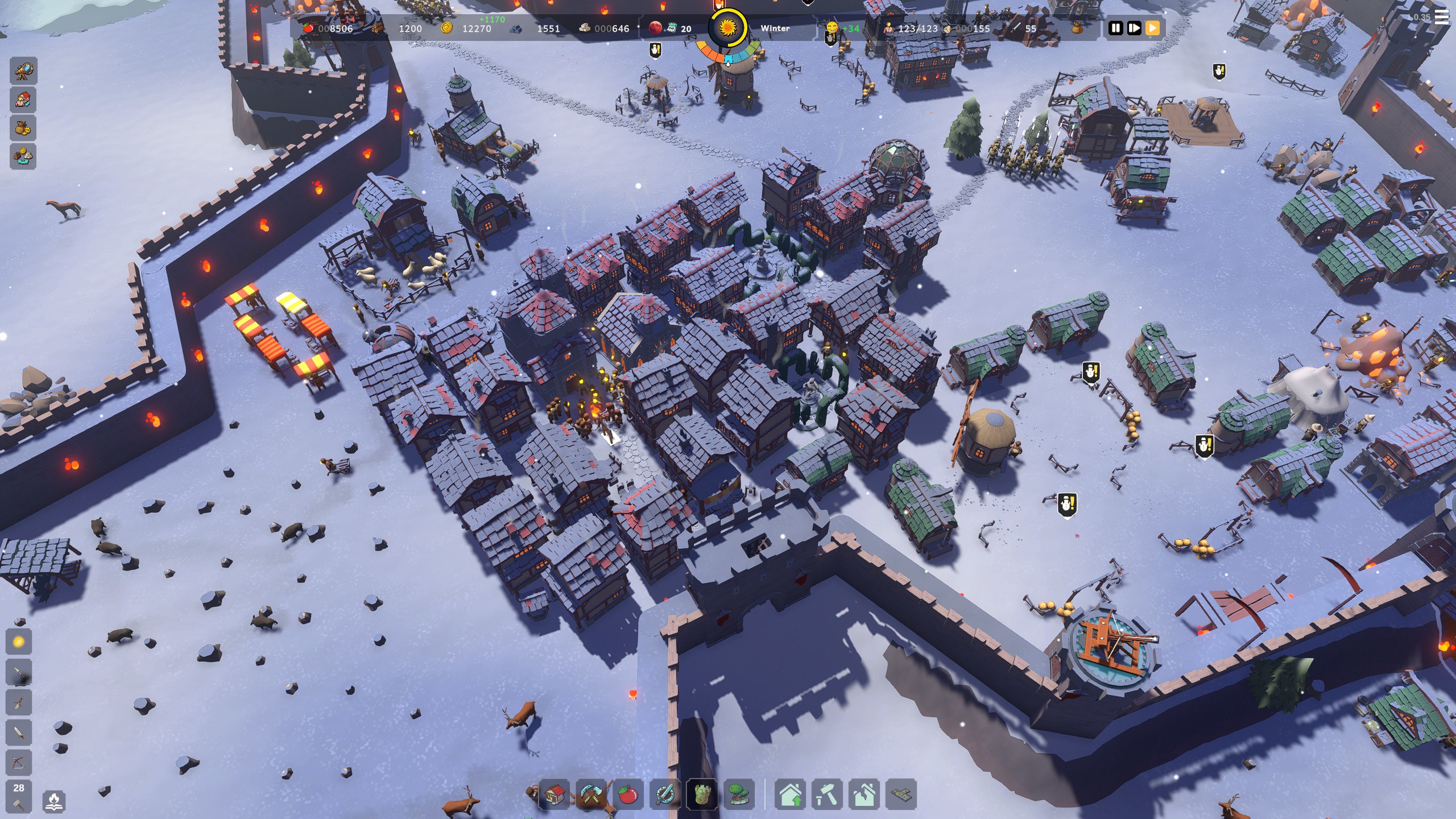
Task: Open the red-roofed house build category
Action: pyautogui.click(x=554, y=794)
